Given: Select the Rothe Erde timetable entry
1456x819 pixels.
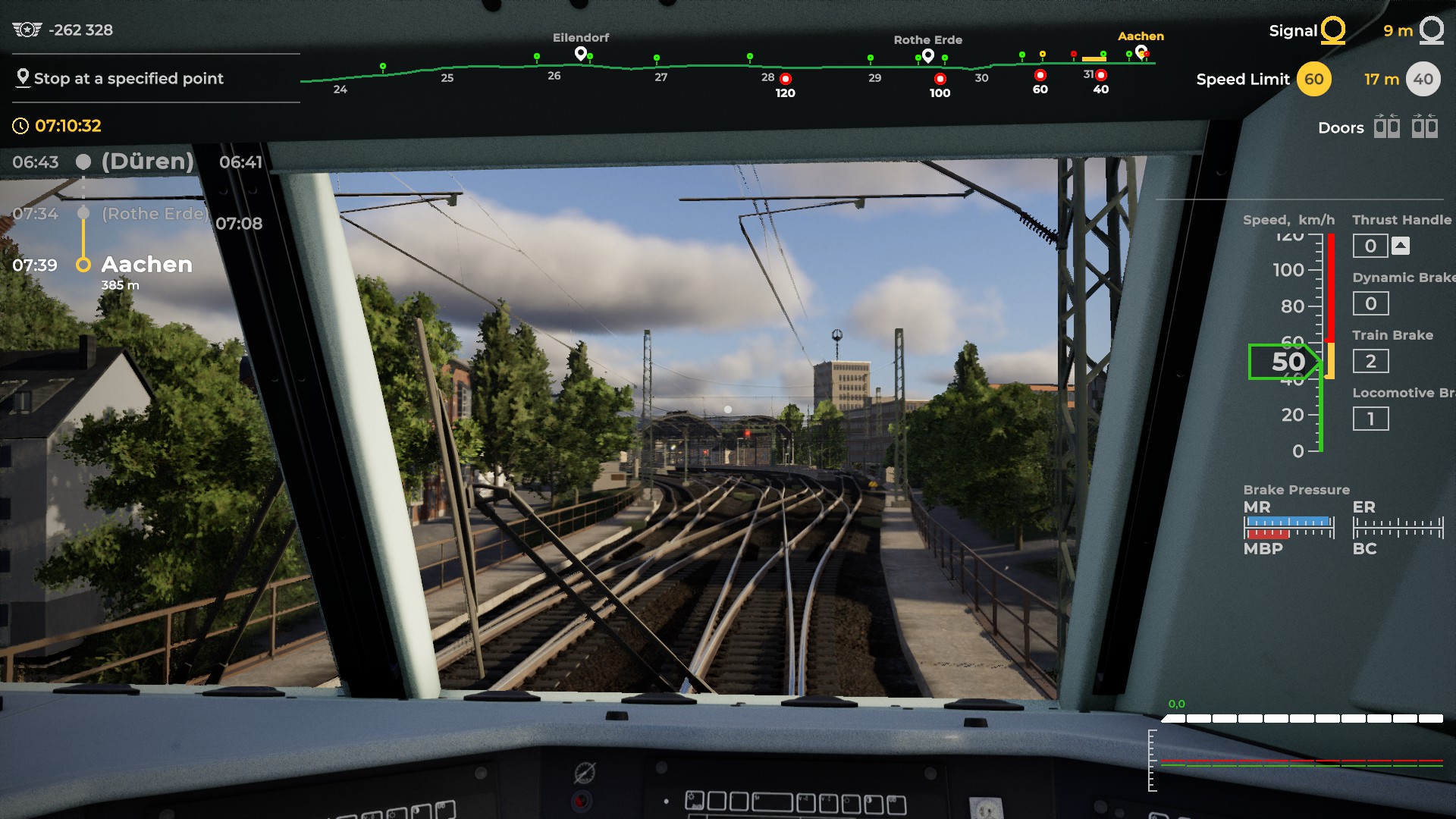Looking at the screenshot, I should click(154, 214).
